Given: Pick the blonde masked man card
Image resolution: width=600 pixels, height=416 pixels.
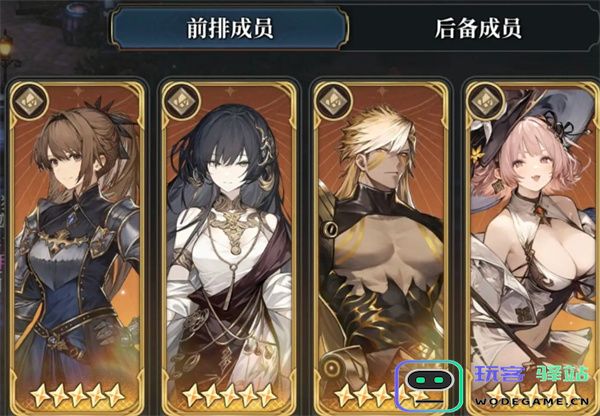Looking at the screenshot, I should (x=382, y=240).
